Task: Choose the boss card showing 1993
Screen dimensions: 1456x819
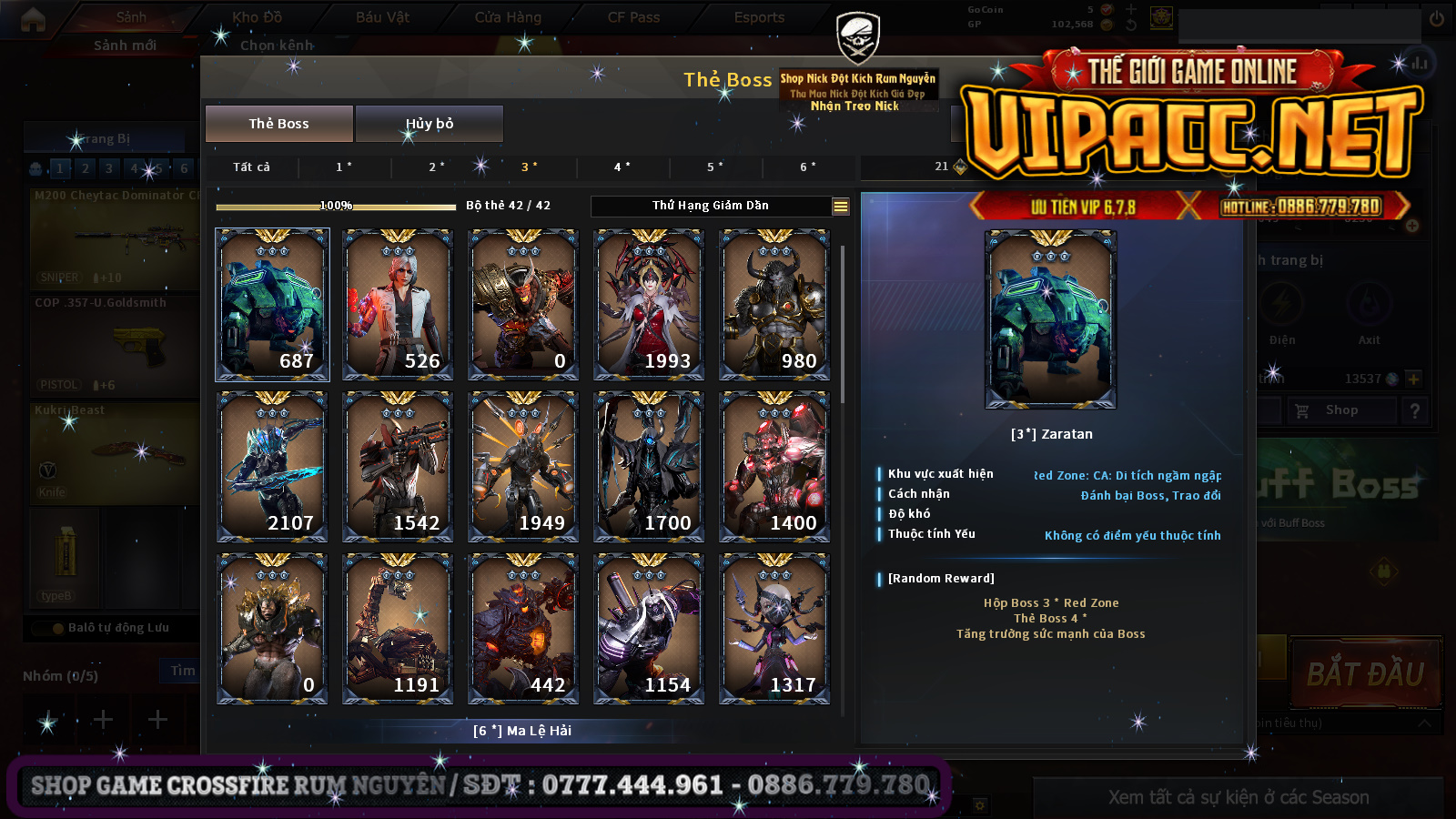Action: pos(649,304)
